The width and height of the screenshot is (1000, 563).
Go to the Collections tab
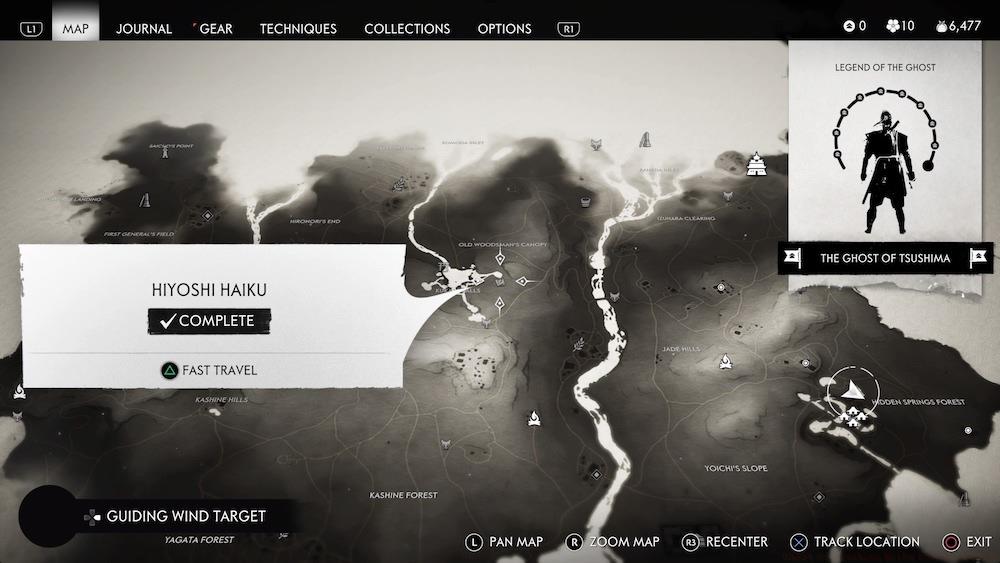pos(407,28)
